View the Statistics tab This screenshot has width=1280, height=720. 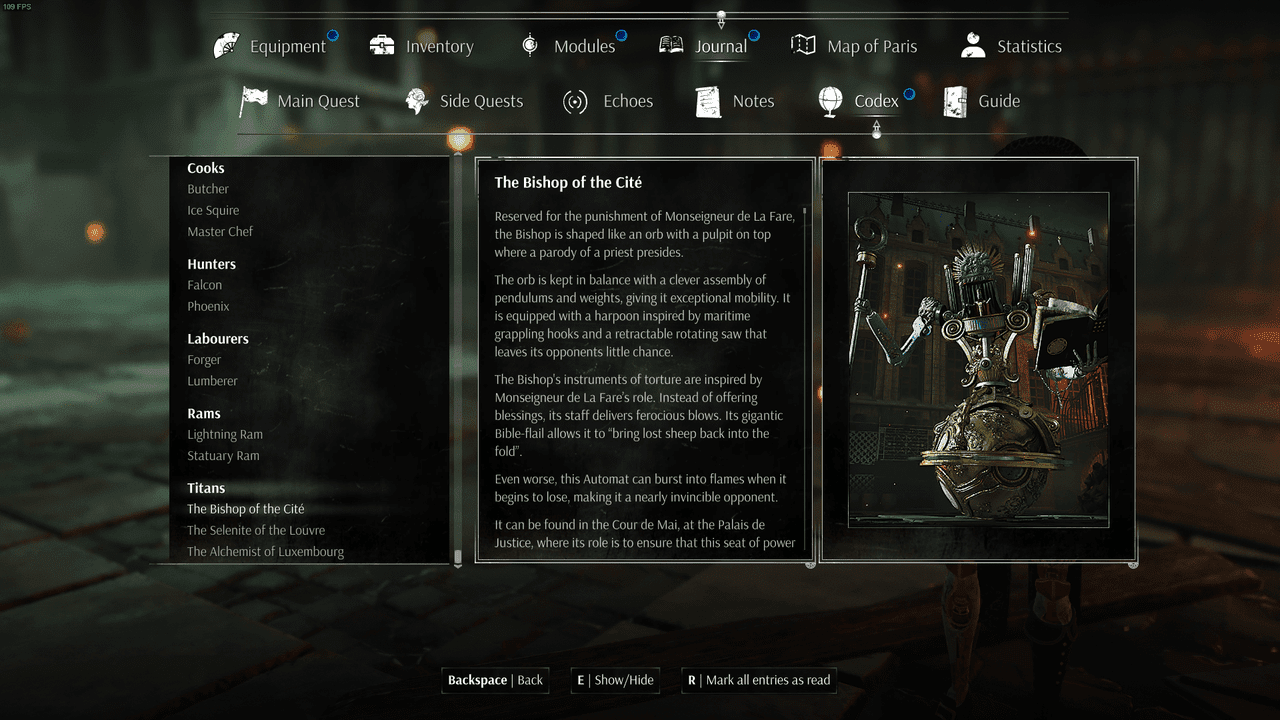[x=1011, y=46]
